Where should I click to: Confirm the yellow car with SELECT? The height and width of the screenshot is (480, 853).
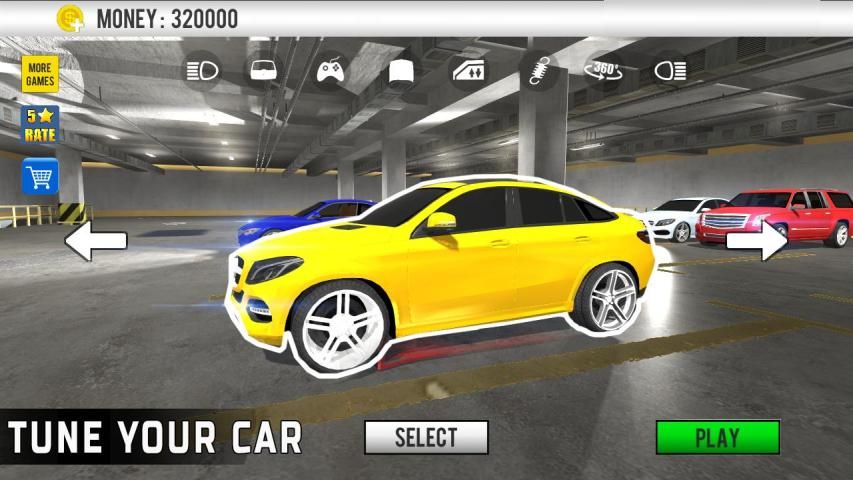[426, 437]
